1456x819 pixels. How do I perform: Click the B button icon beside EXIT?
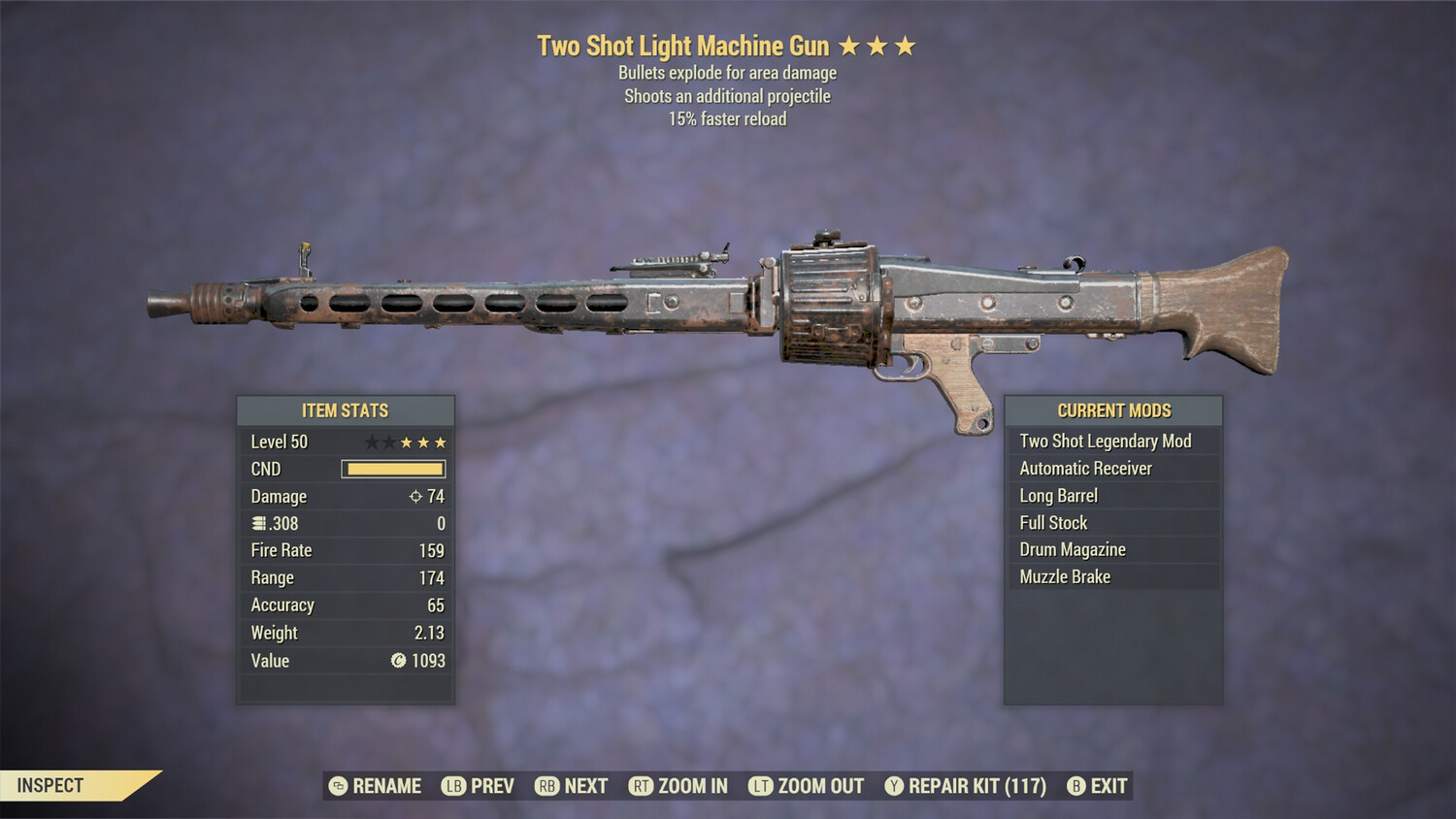click(1075, 786)
